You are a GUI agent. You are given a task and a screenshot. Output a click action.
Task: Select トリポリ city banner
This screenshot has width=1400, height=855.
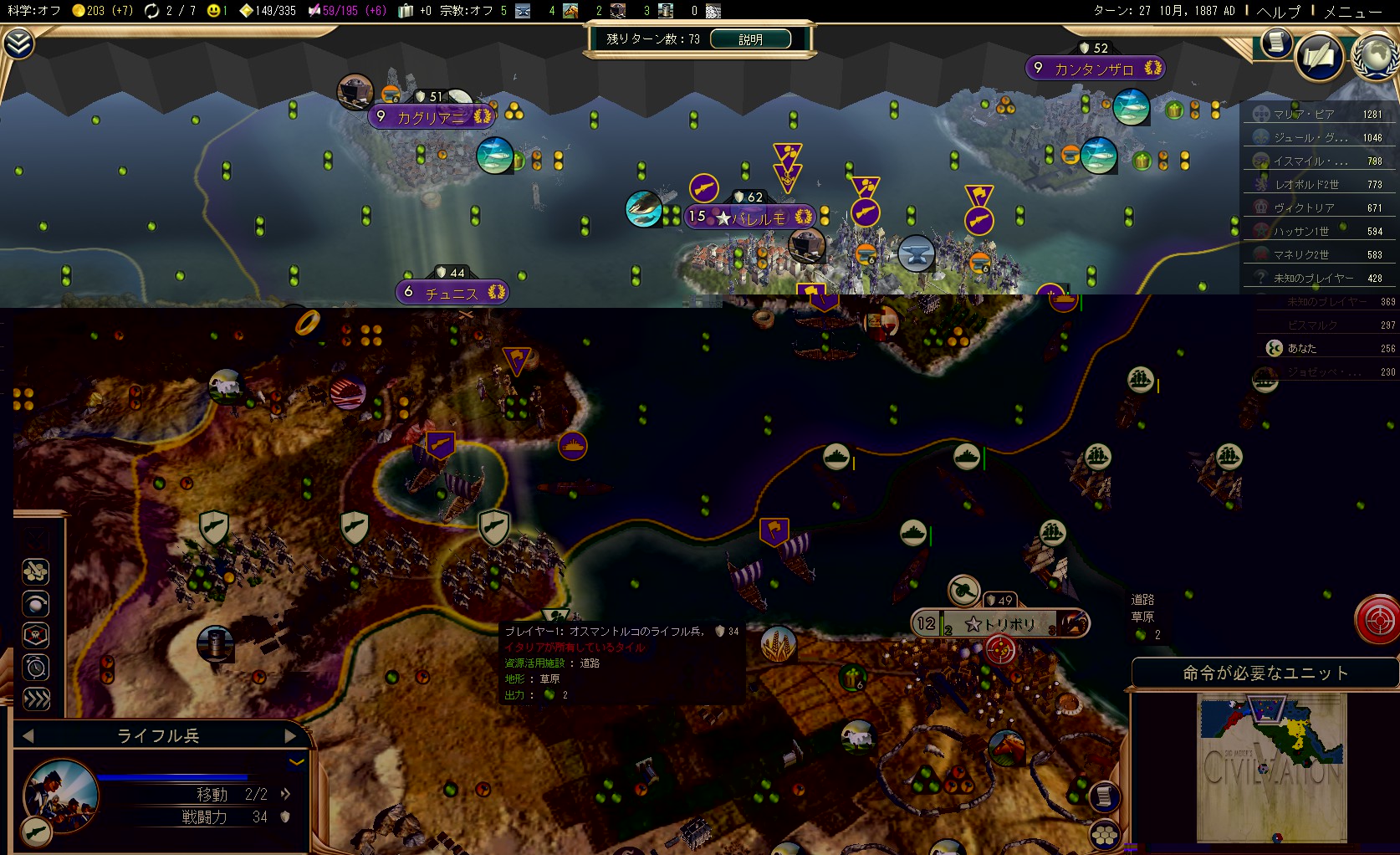pos(1000,624)
